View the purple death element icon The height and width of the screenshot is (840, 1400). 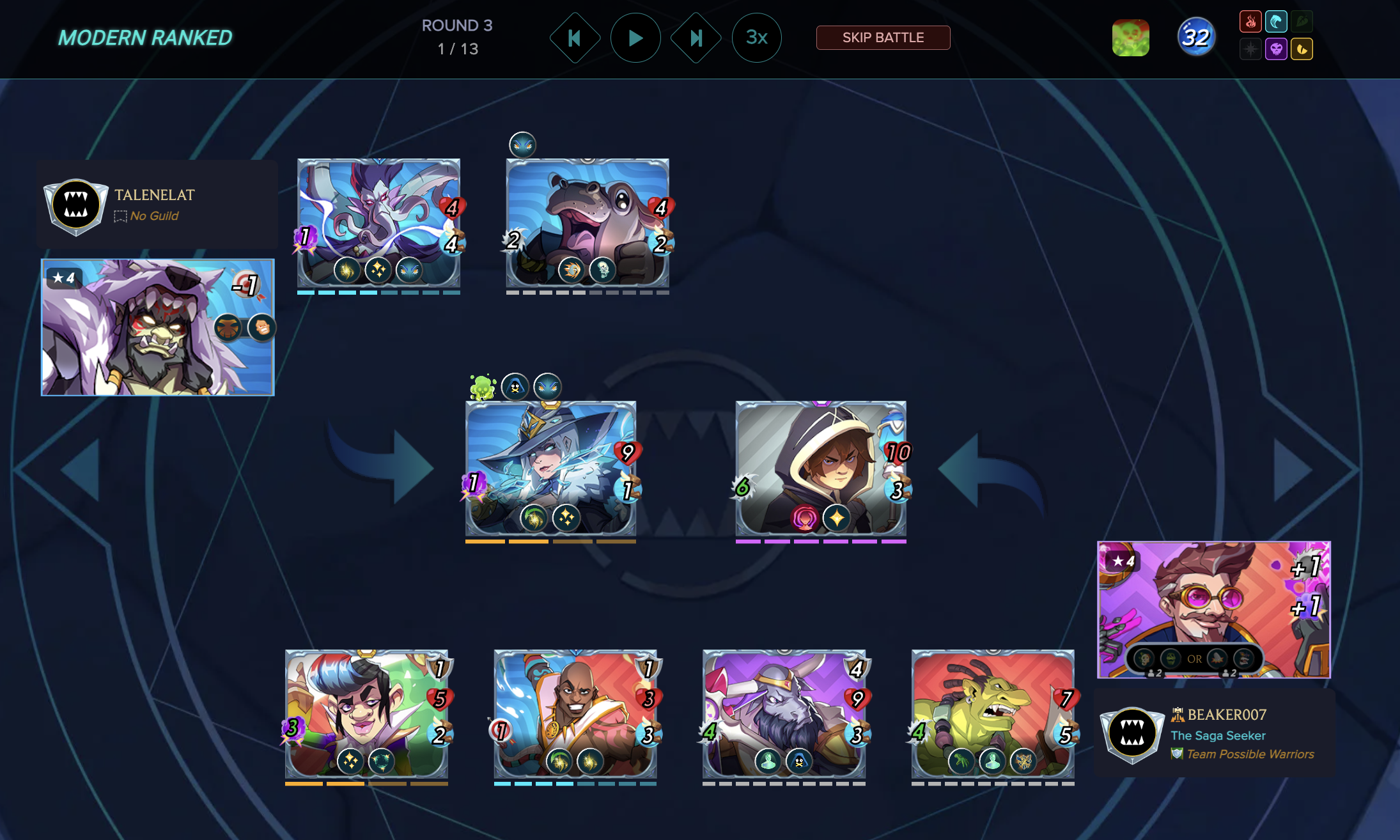1276,49
